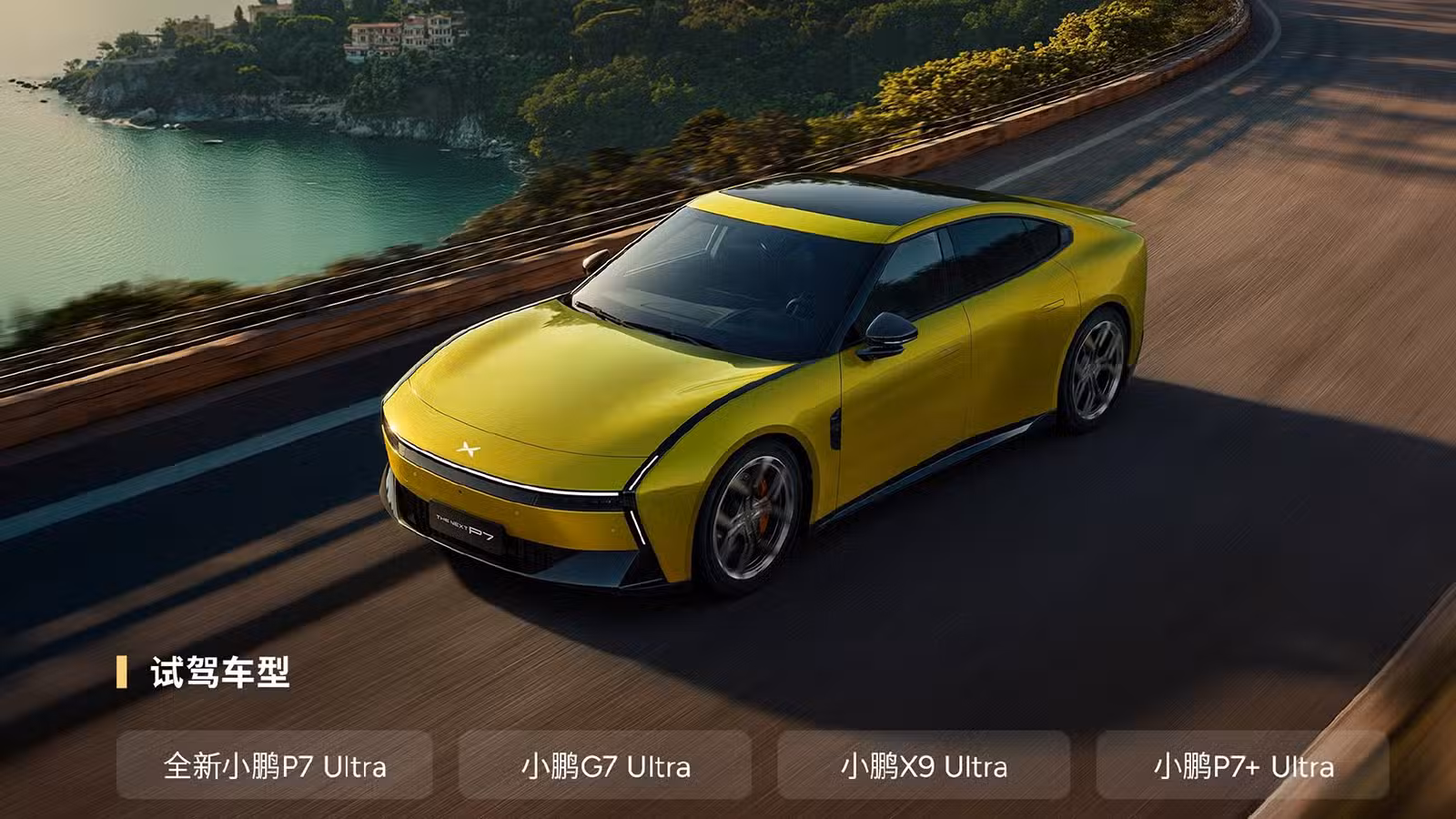Image resolution: width=1456 pixels, height=819 pixels.
Task: Choose the 小鹏G7 Ultra model
Action: tap(605, 765)
